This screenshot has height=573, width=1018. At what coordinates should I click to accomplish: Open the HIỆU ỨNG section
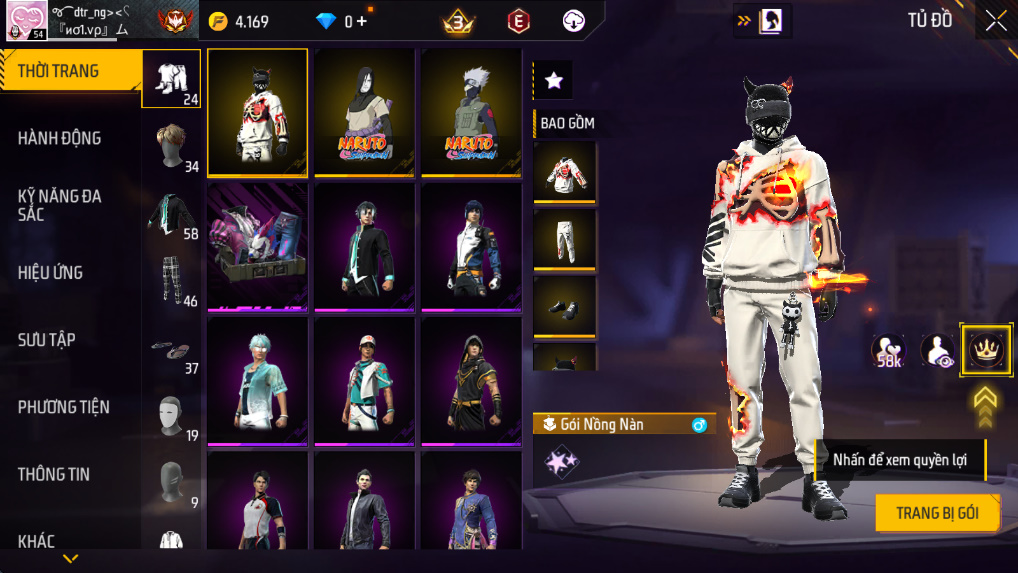coord(50,272)
